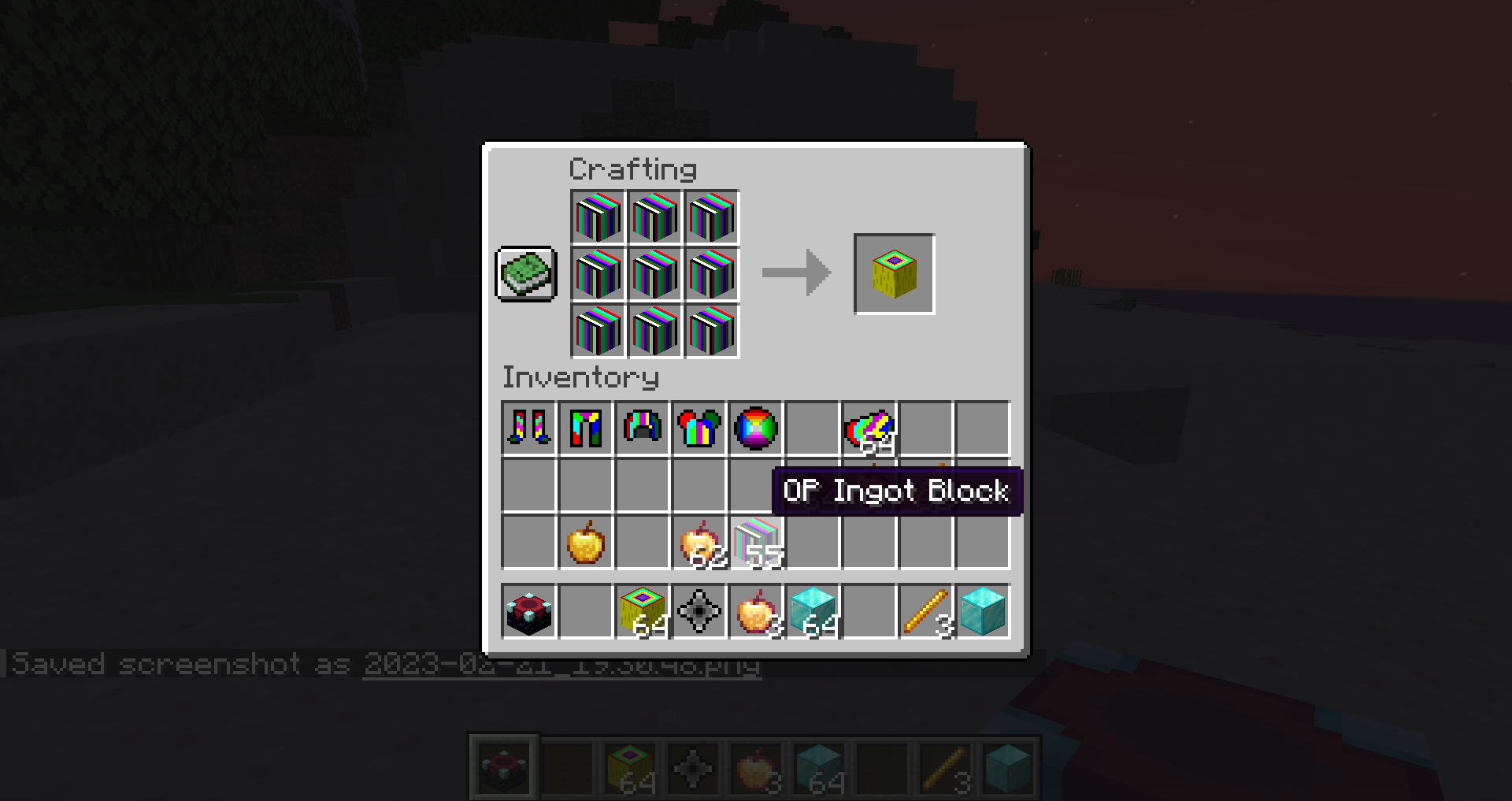Select the rainbow boots in the inventory
The height and width of the screenshot is (801, 1512).
pos(527,428)
